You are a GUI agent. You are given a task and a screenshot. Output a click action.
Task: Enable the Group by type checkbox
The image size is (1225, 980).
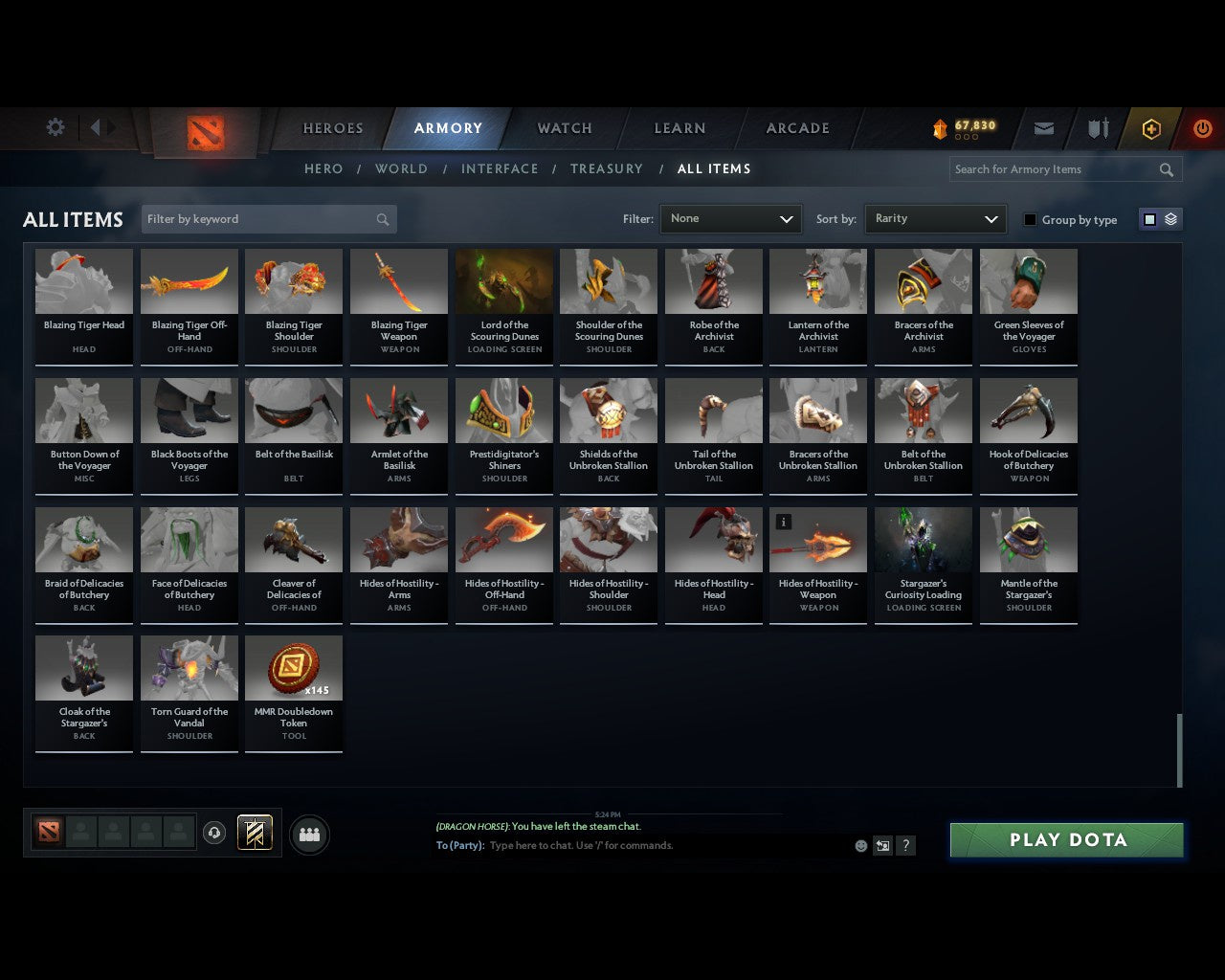pyautogui.click(x=1030, y=218)
